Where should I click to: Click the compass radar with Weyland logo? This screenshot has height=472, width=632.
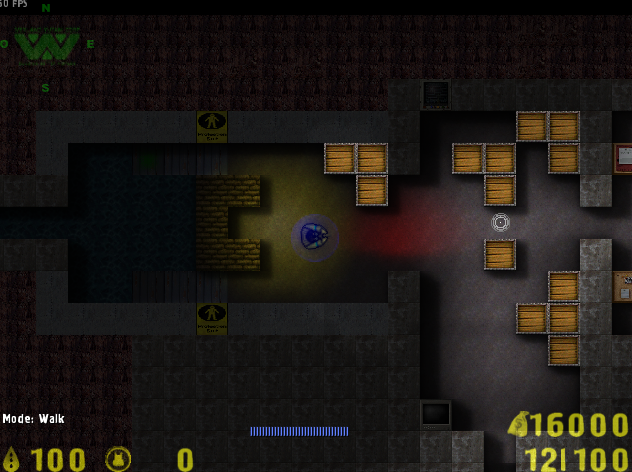pos(46,45)
